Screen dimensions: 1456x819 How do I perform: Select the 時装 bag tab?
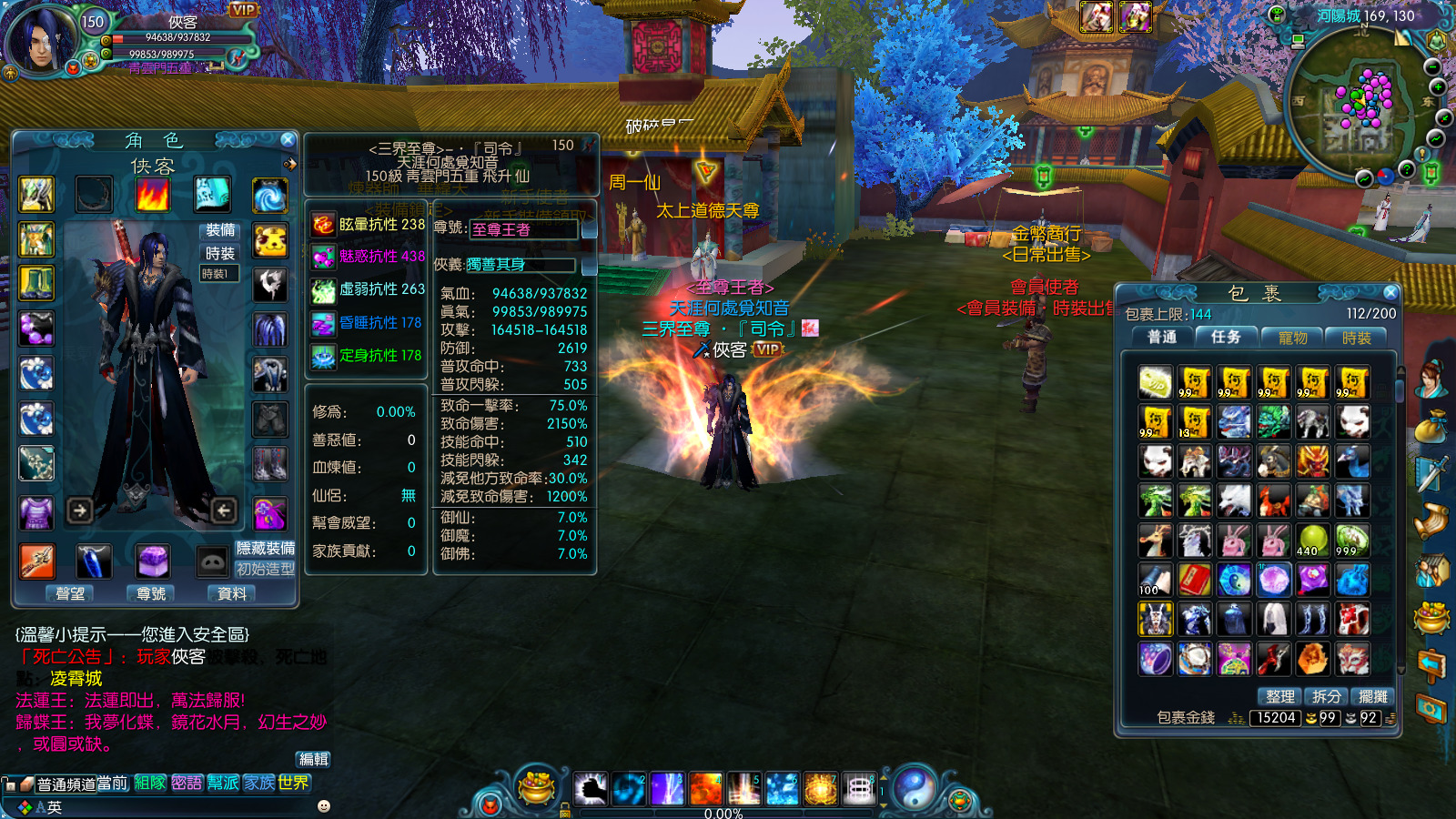coord(1356,338)
